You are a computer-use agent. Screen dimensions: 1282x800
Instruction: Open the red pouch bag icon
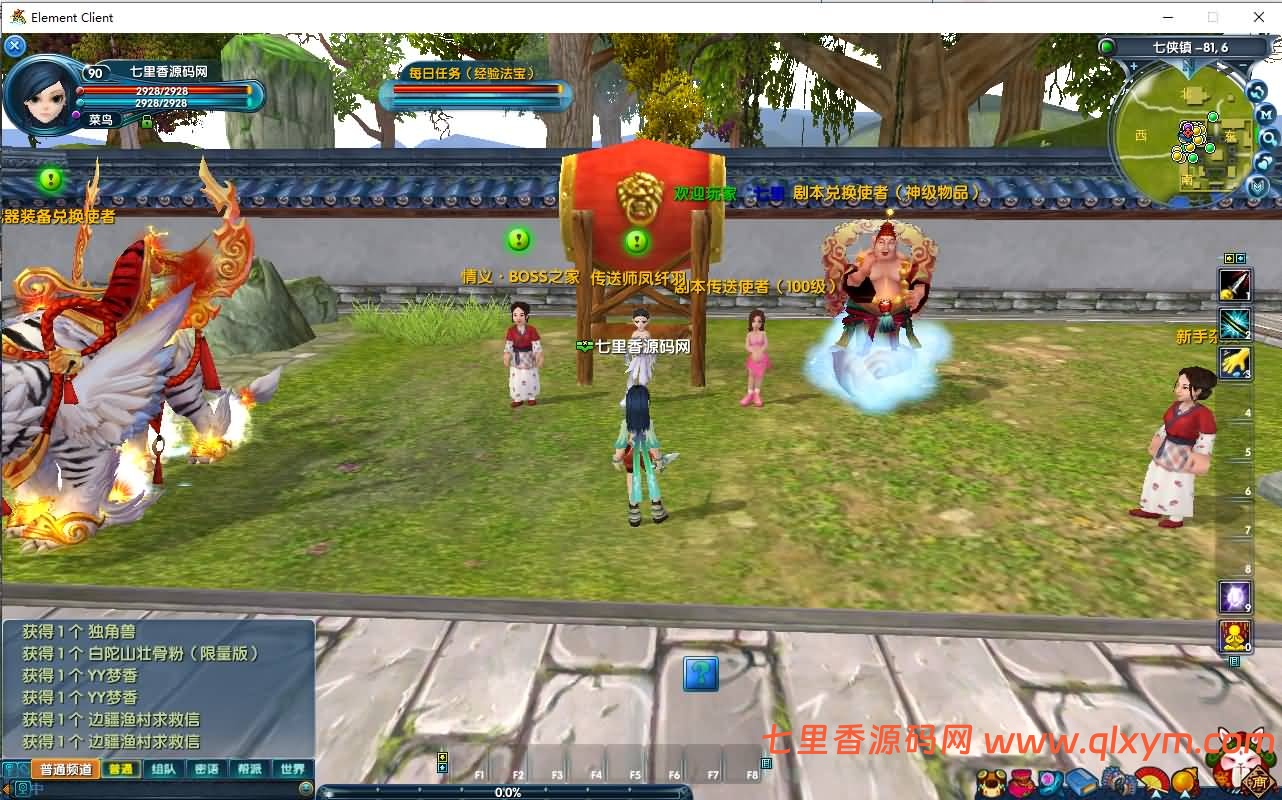click(1022, 781)
